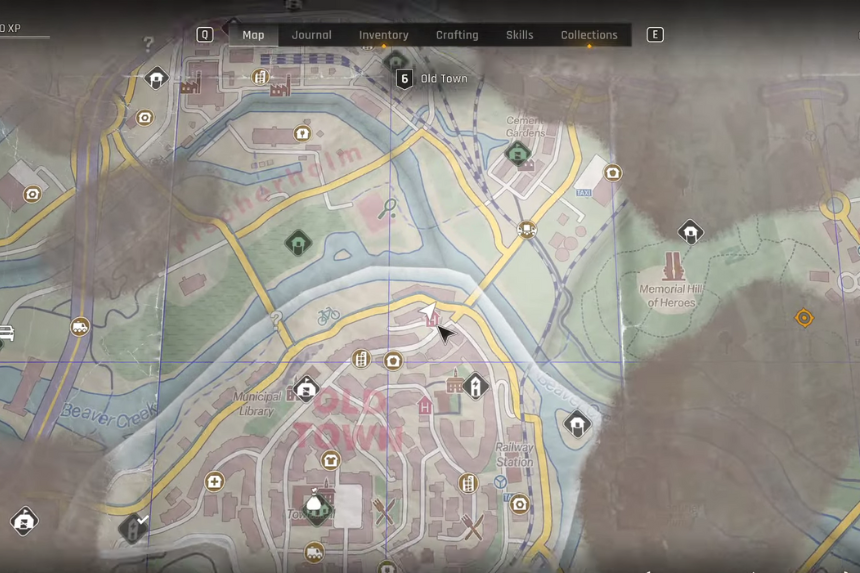The width and height of the screenshot is (860, 573).
Task: Switch to the Journal tab
Action: [311, 35]
